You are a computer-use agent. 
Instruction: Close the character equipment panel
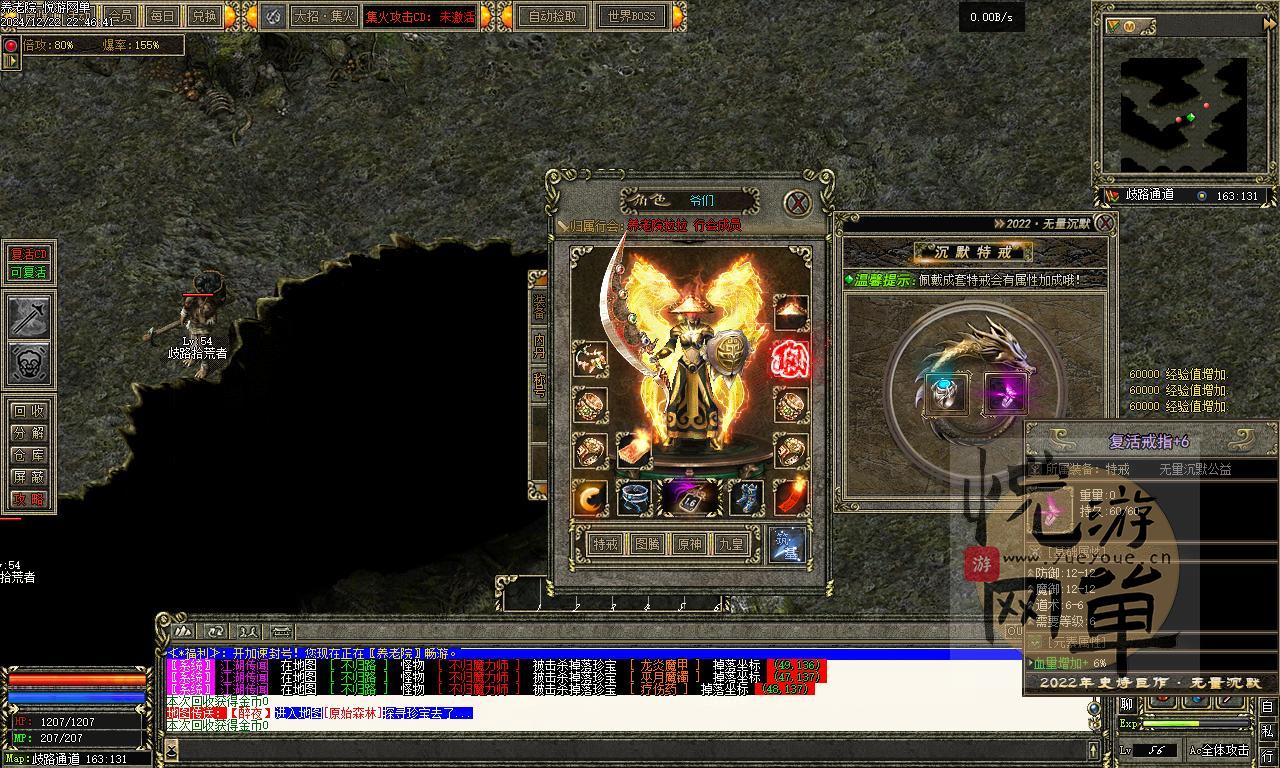click(797, 203)
